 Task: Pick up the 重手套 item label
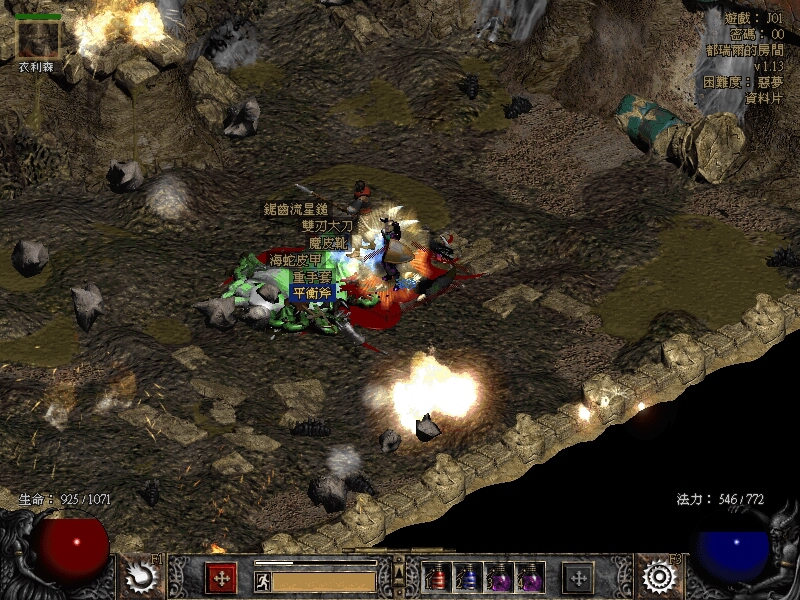[312, 277]
